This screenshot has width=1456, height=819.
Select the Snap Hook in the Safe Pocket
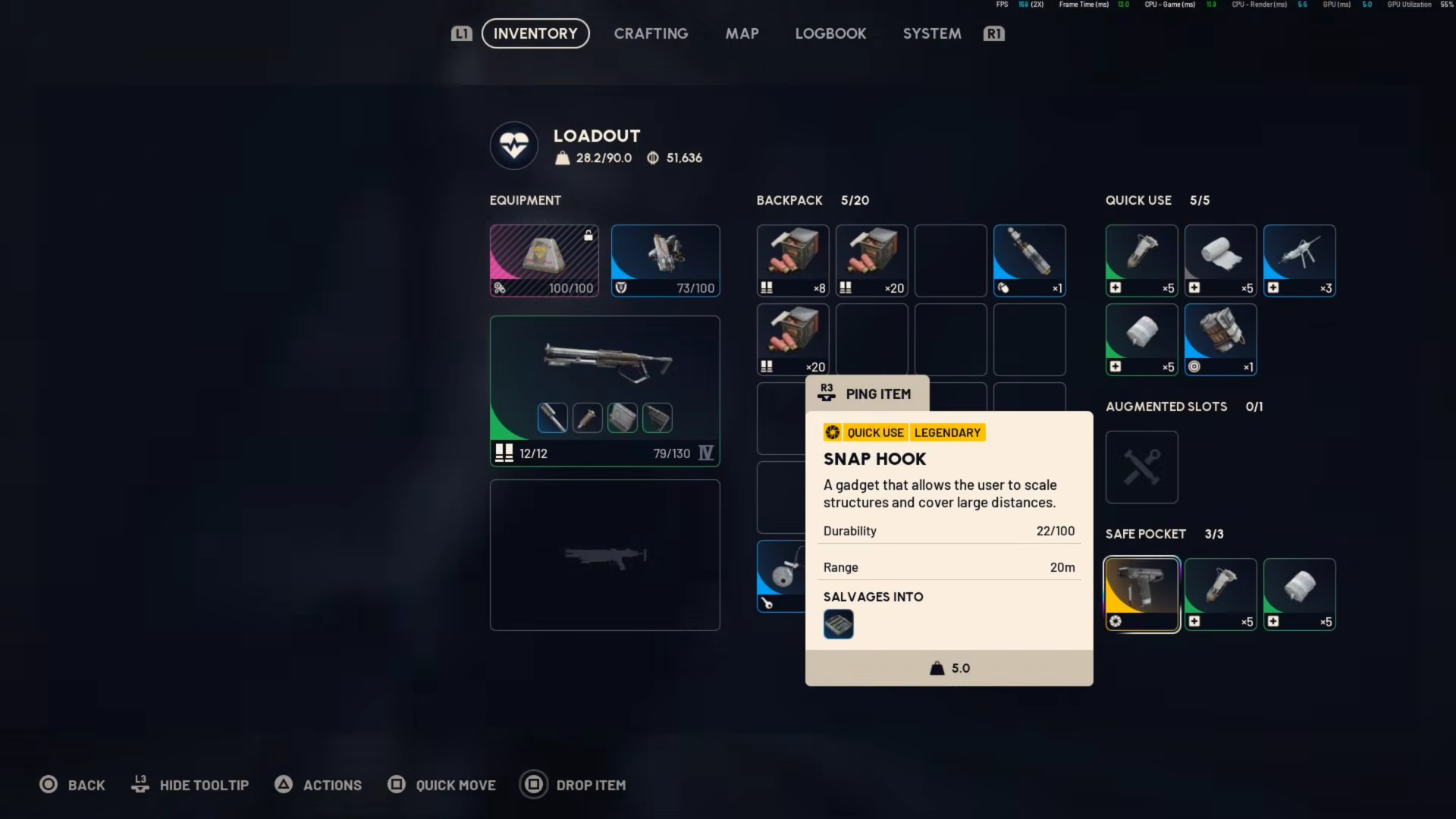(x=1141, y=594)
